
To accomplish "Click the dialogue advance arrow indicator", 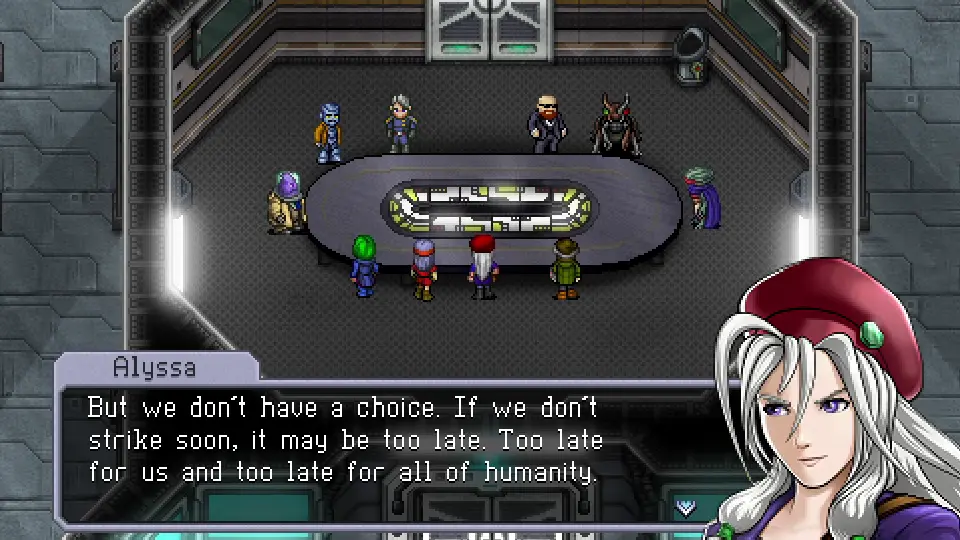I will [x=686, y=506].
